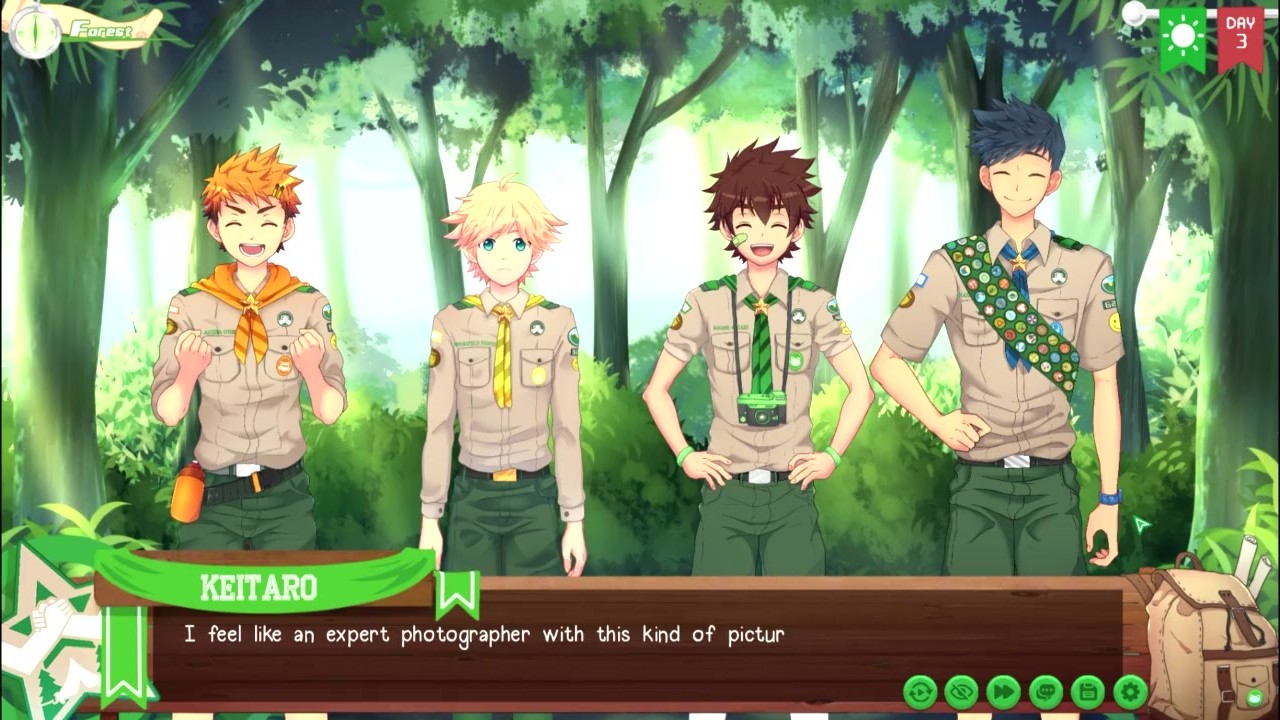The height and width of the screenshot is (720, 1280).
Task: Open settings with the gear icon
Action: pos(1130,691)
